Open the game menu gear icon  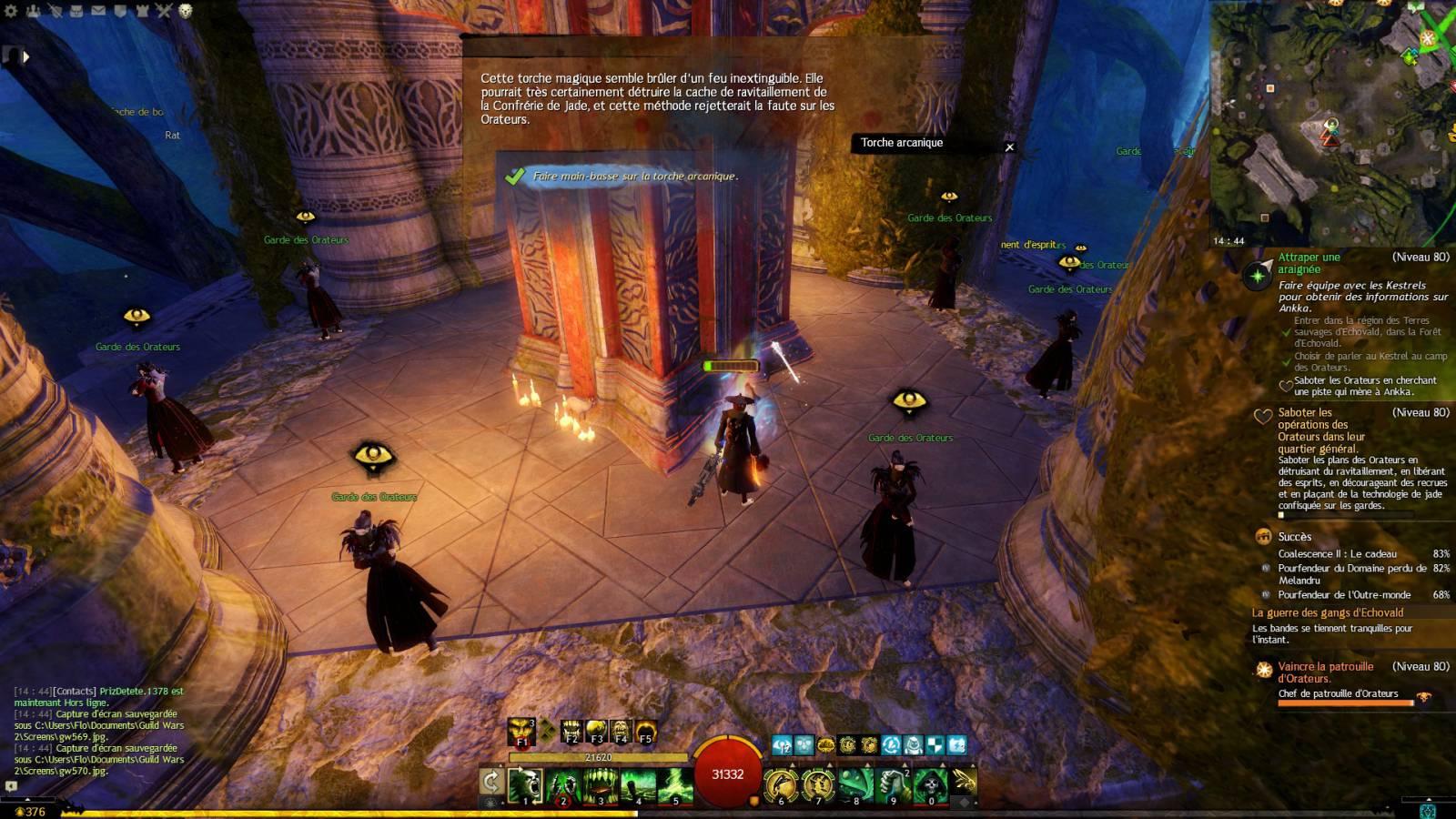12,11
